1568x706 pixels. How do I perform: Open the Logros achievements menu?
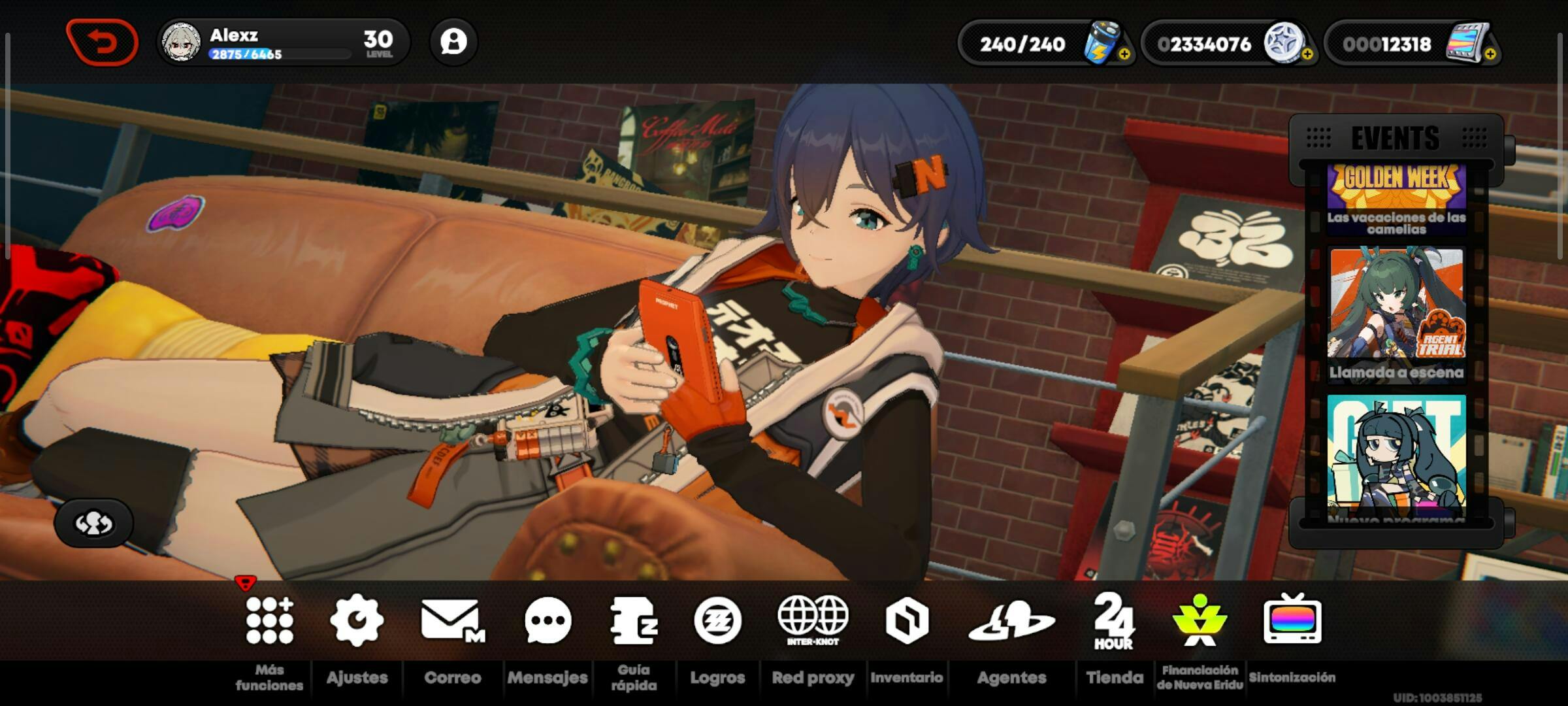pyautogui.click(x=717, y=620)
